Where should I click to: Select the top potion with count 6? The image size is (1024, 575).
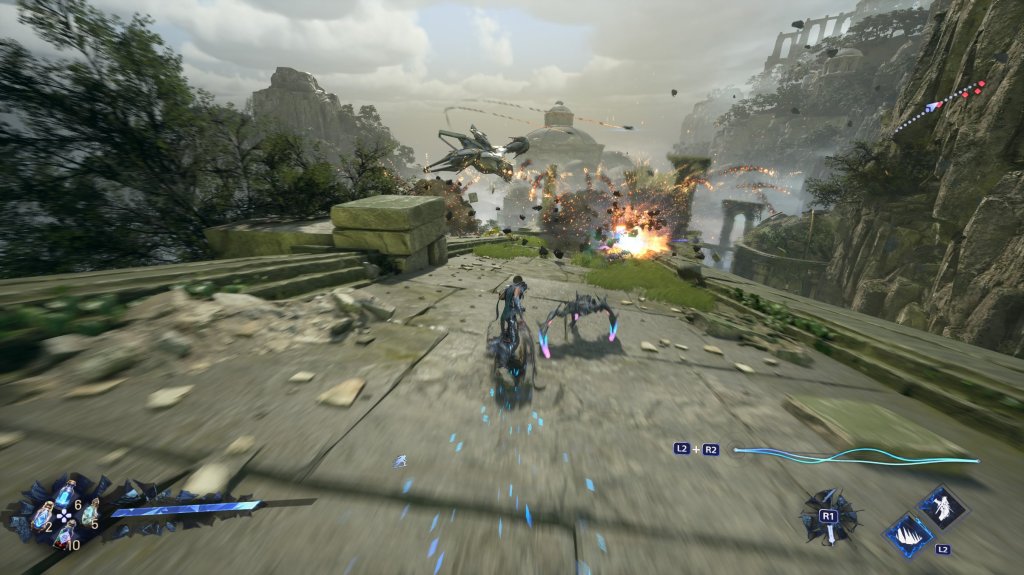[x=65, y=493]
